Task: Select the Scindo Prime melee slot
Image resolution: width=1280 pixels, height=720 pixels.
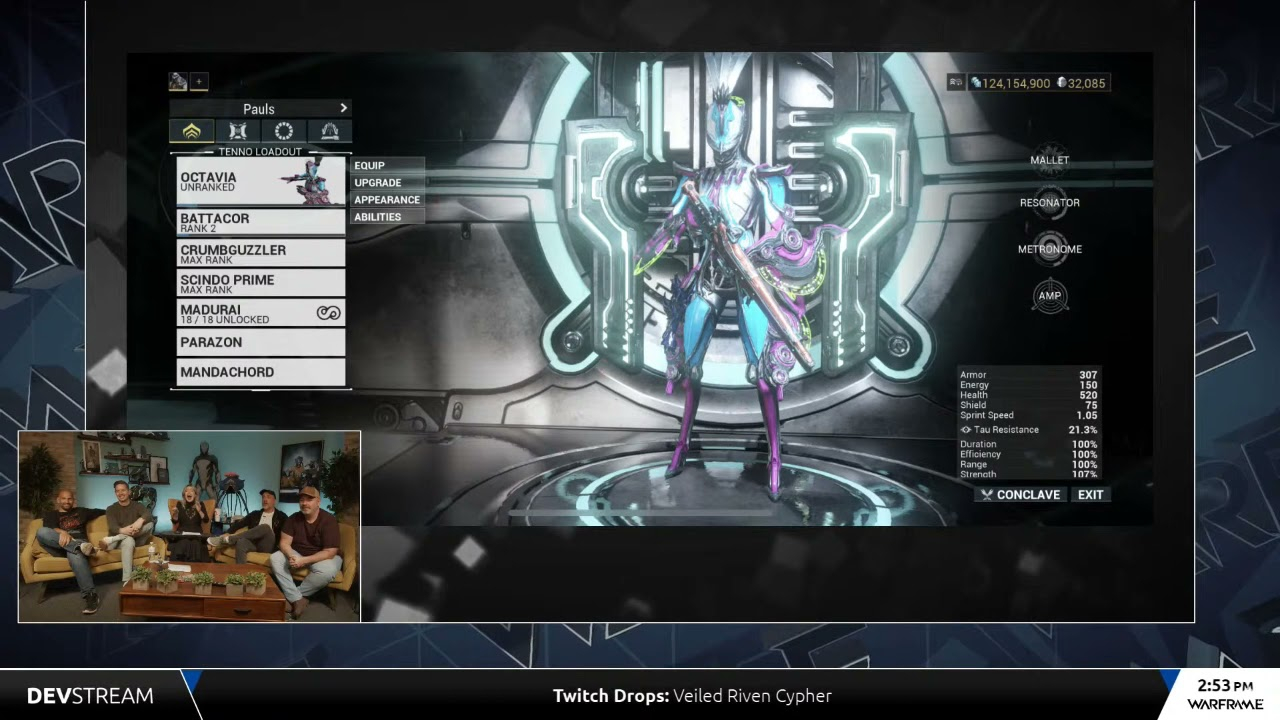Action: coord(260,283)
